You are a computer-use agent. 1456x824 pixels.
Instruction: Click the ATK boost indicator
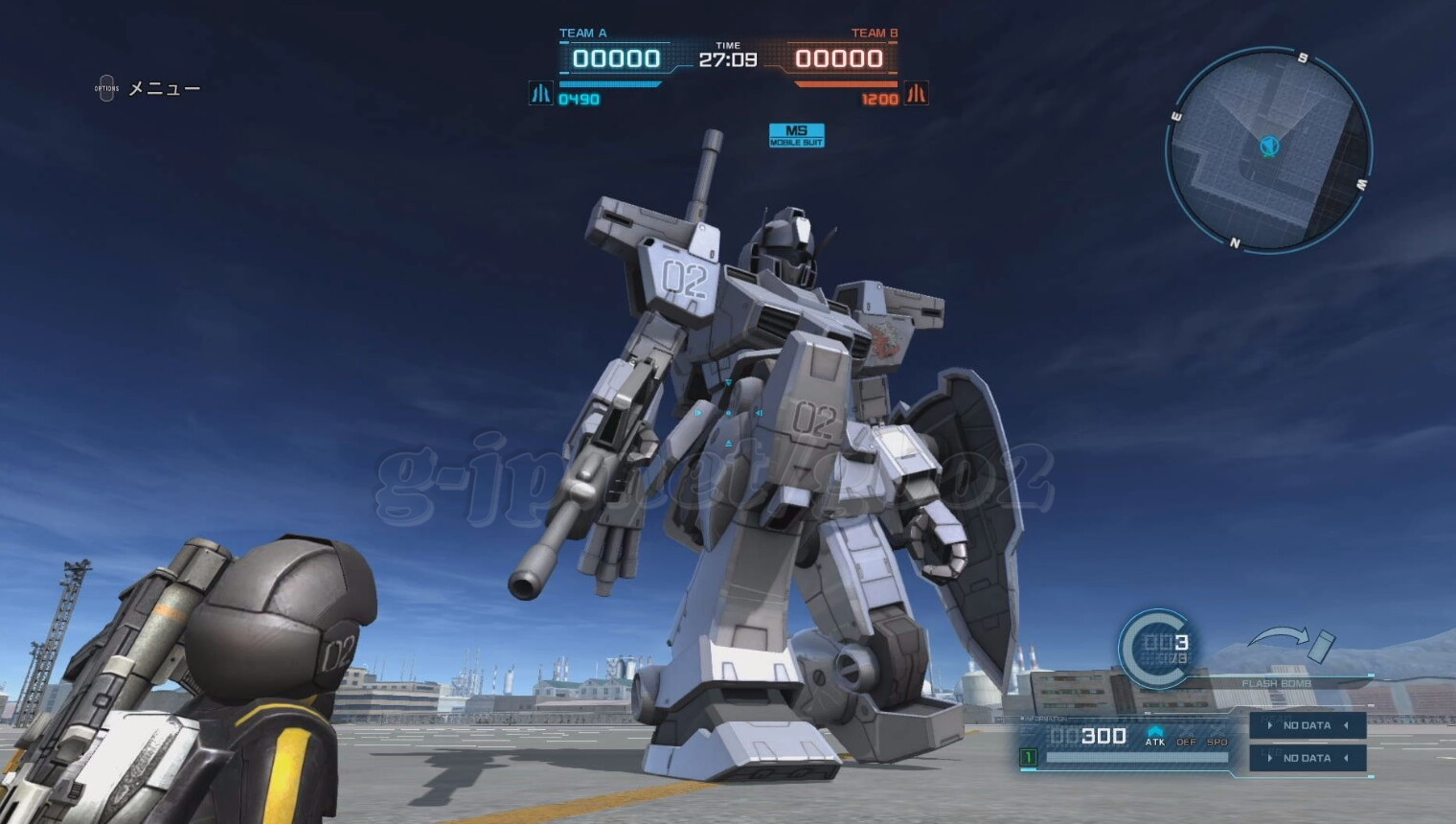[1155, 736]
